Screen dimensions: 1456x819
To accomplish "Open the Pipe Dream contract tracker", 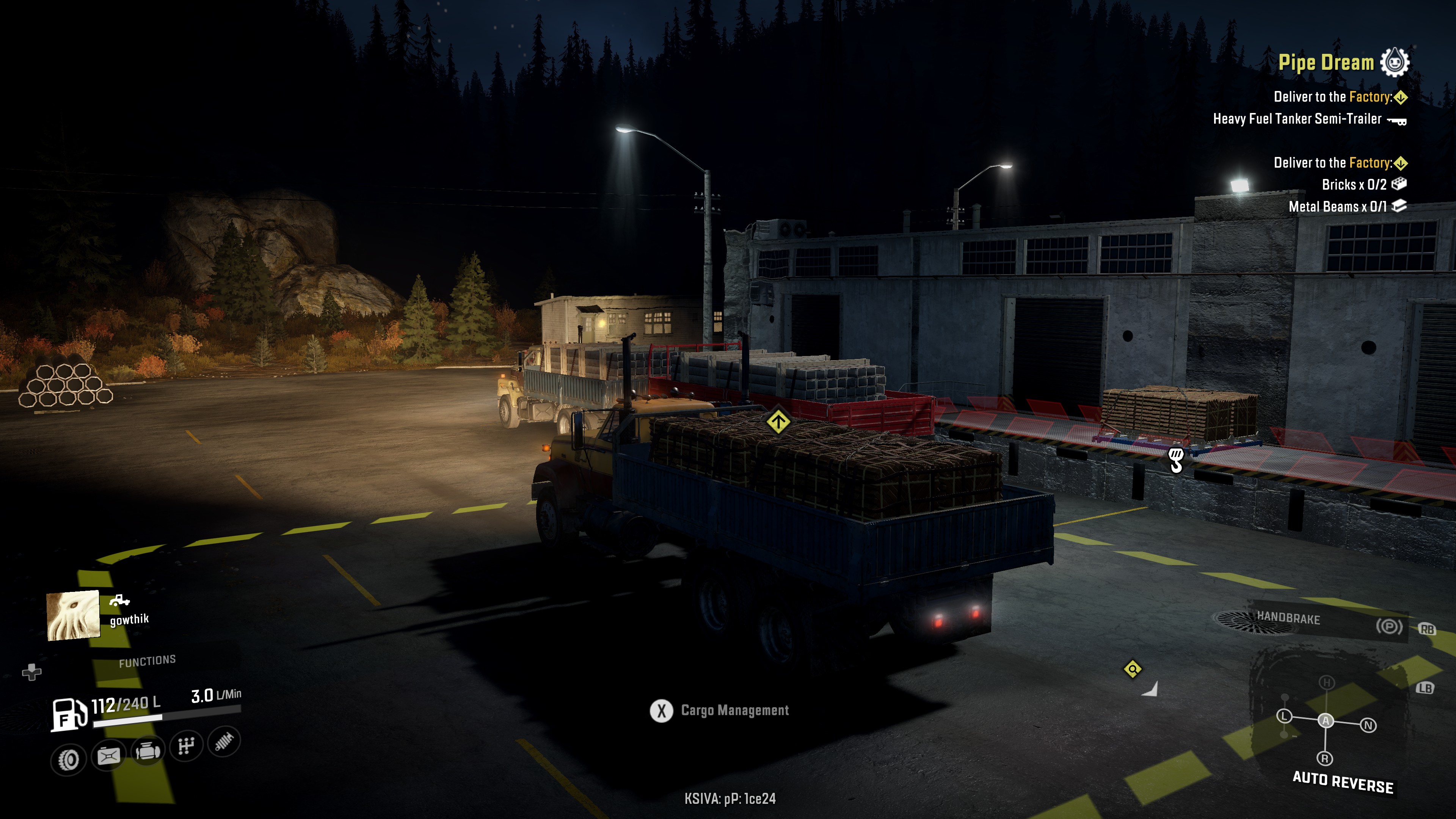I will [x=1326, y=62].
